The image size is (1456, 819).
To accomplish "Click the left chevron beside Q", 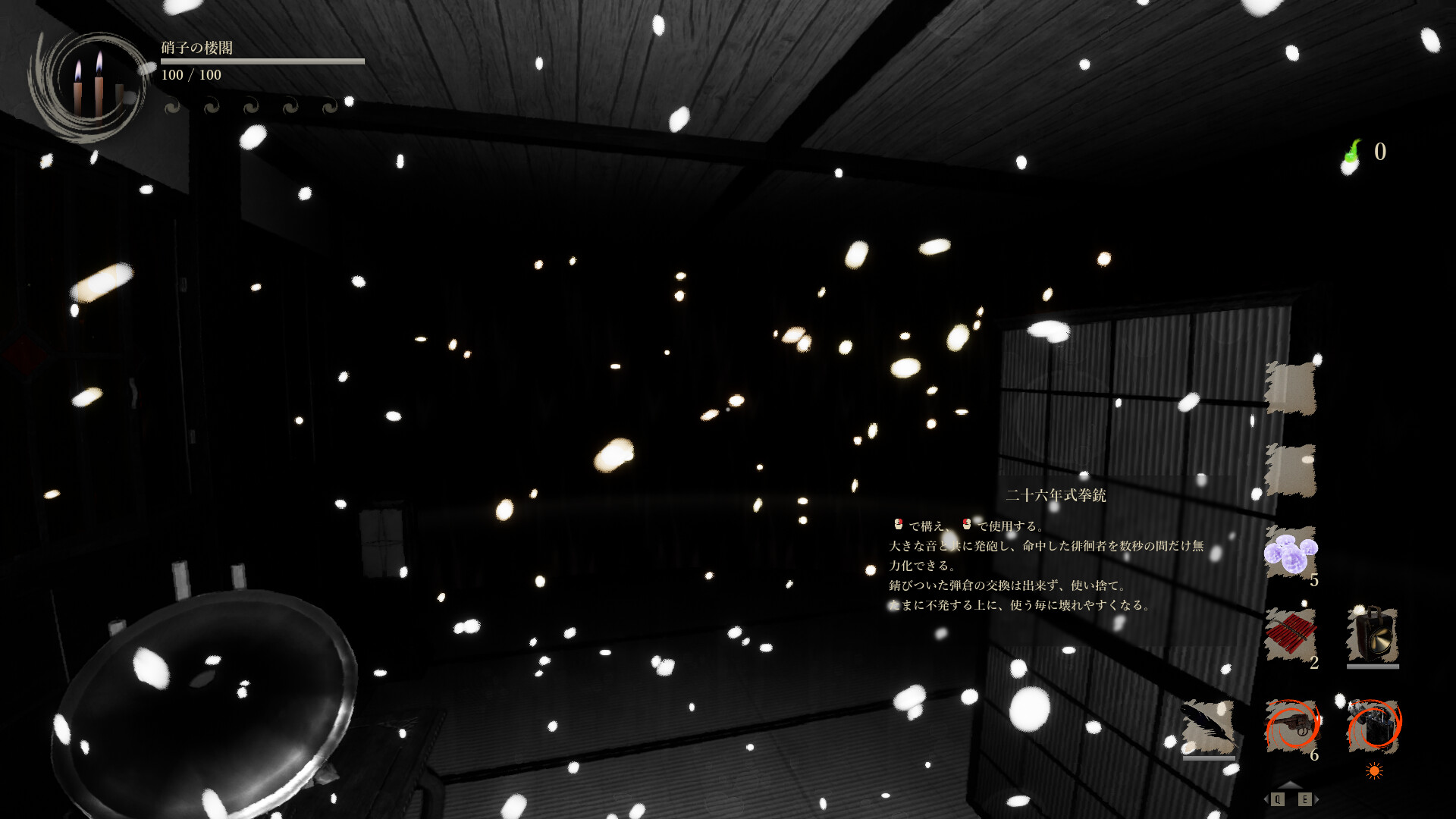I will coord(1266,799).
